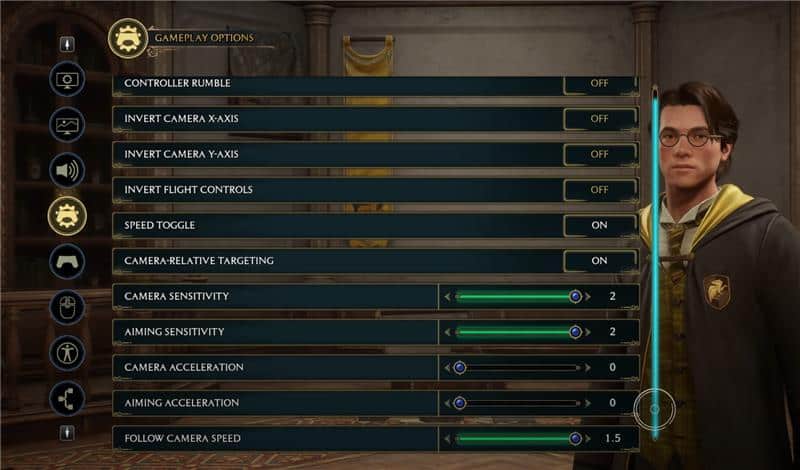Click the Aiming Acceleration slider knob

[x=460, y=403]
